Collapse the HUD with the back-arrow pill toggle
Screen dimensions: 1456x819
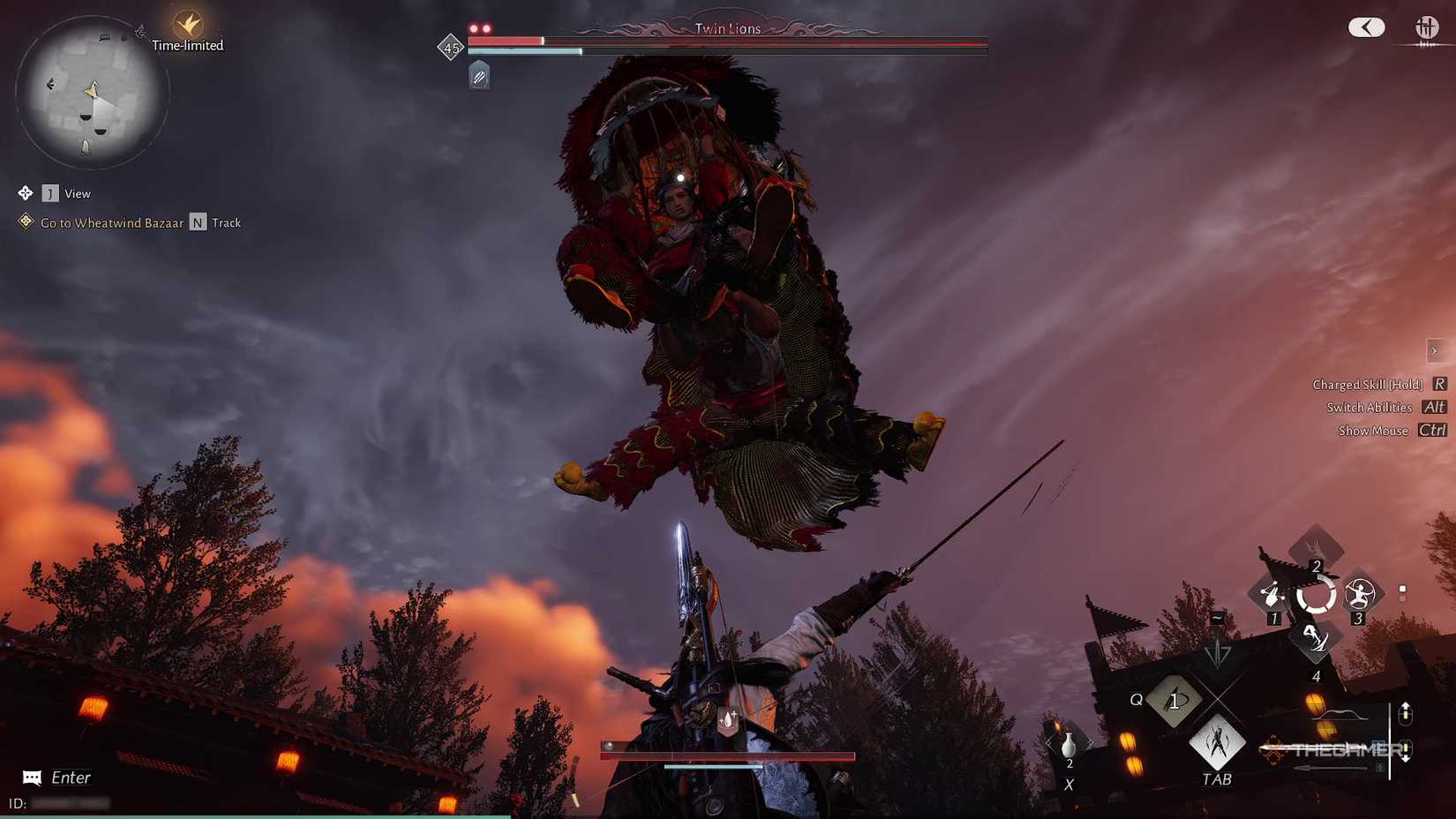coord(1366,27)
